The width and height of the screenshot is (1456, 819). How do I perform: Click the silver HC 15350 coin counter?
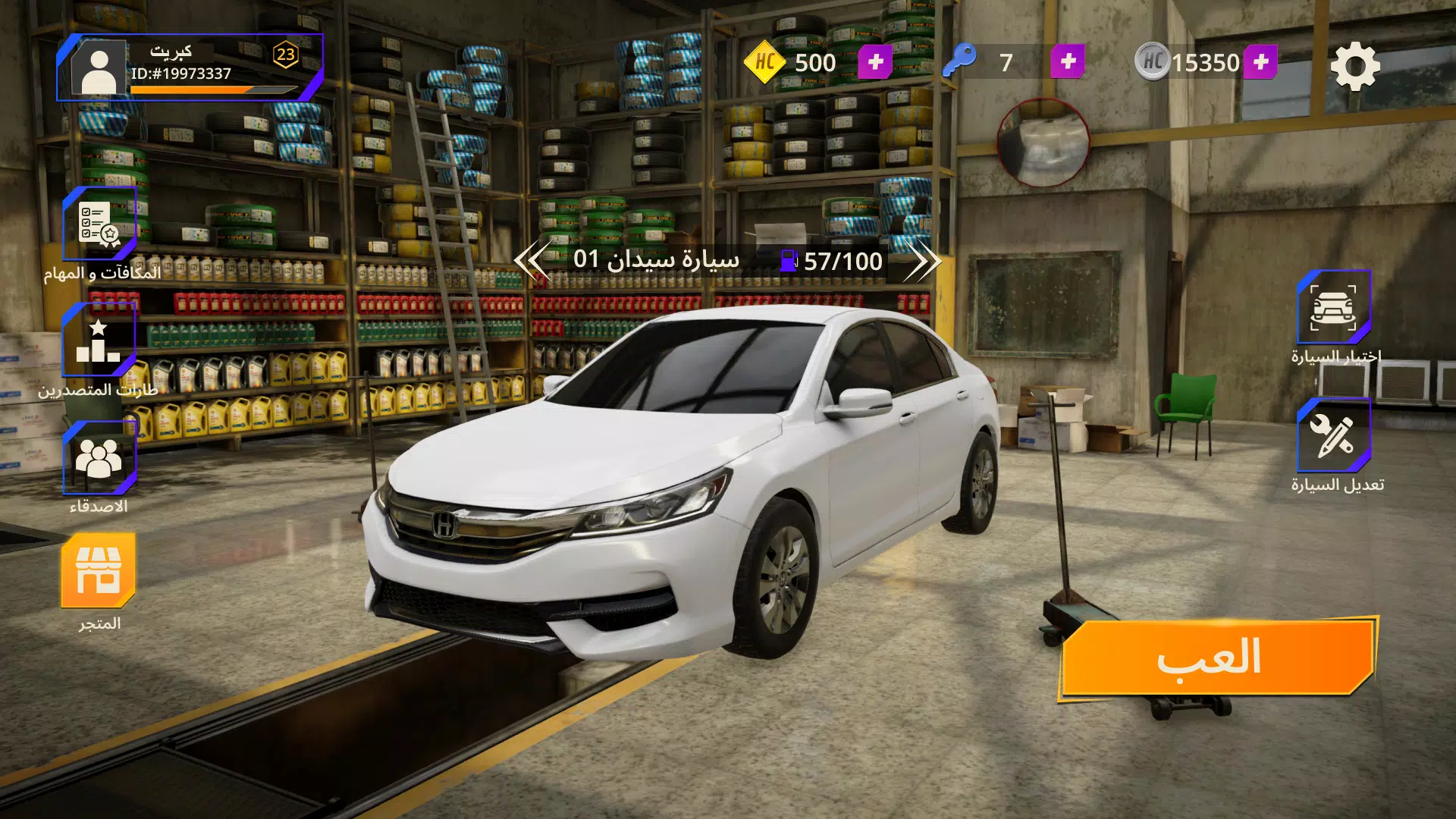(1185, 62)
